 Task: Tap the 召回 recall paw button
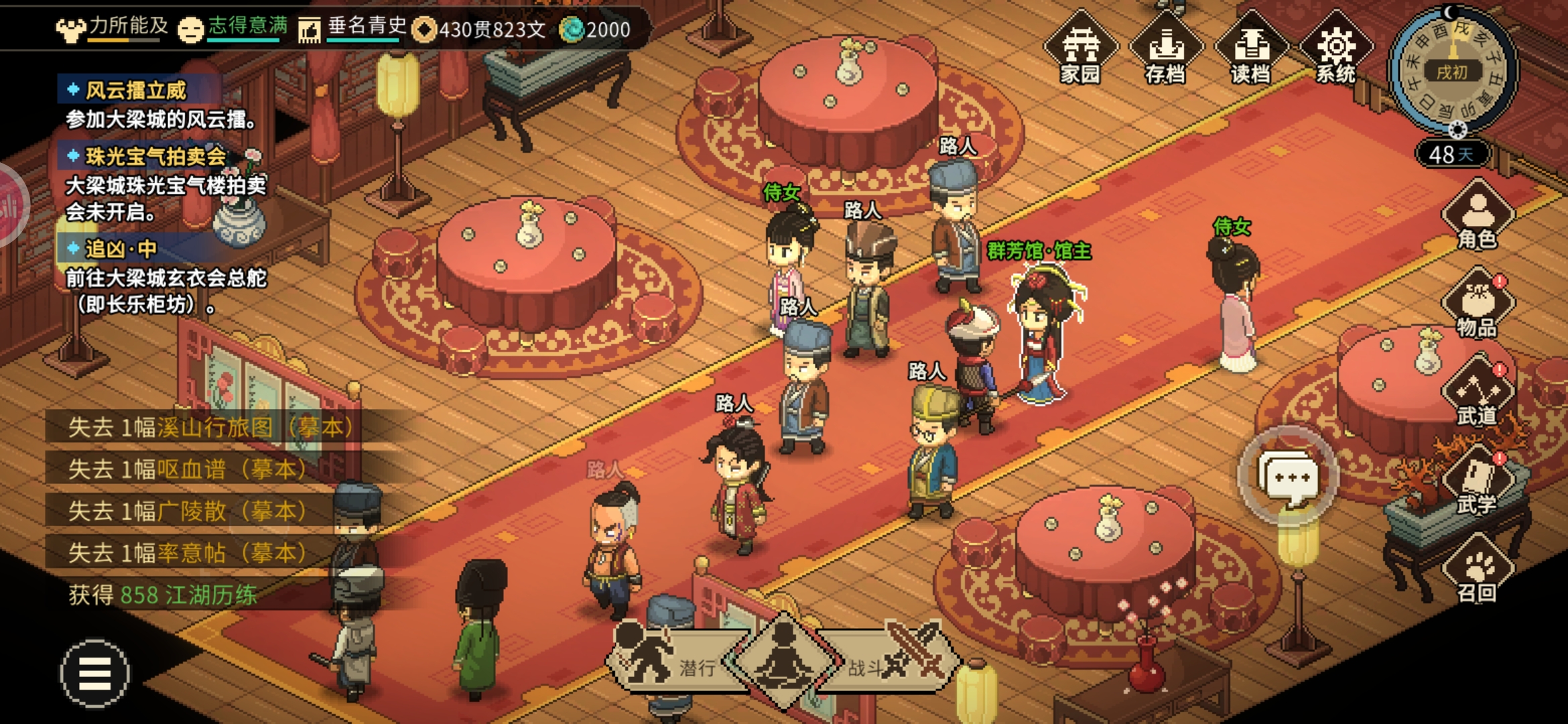(1477, 570)
